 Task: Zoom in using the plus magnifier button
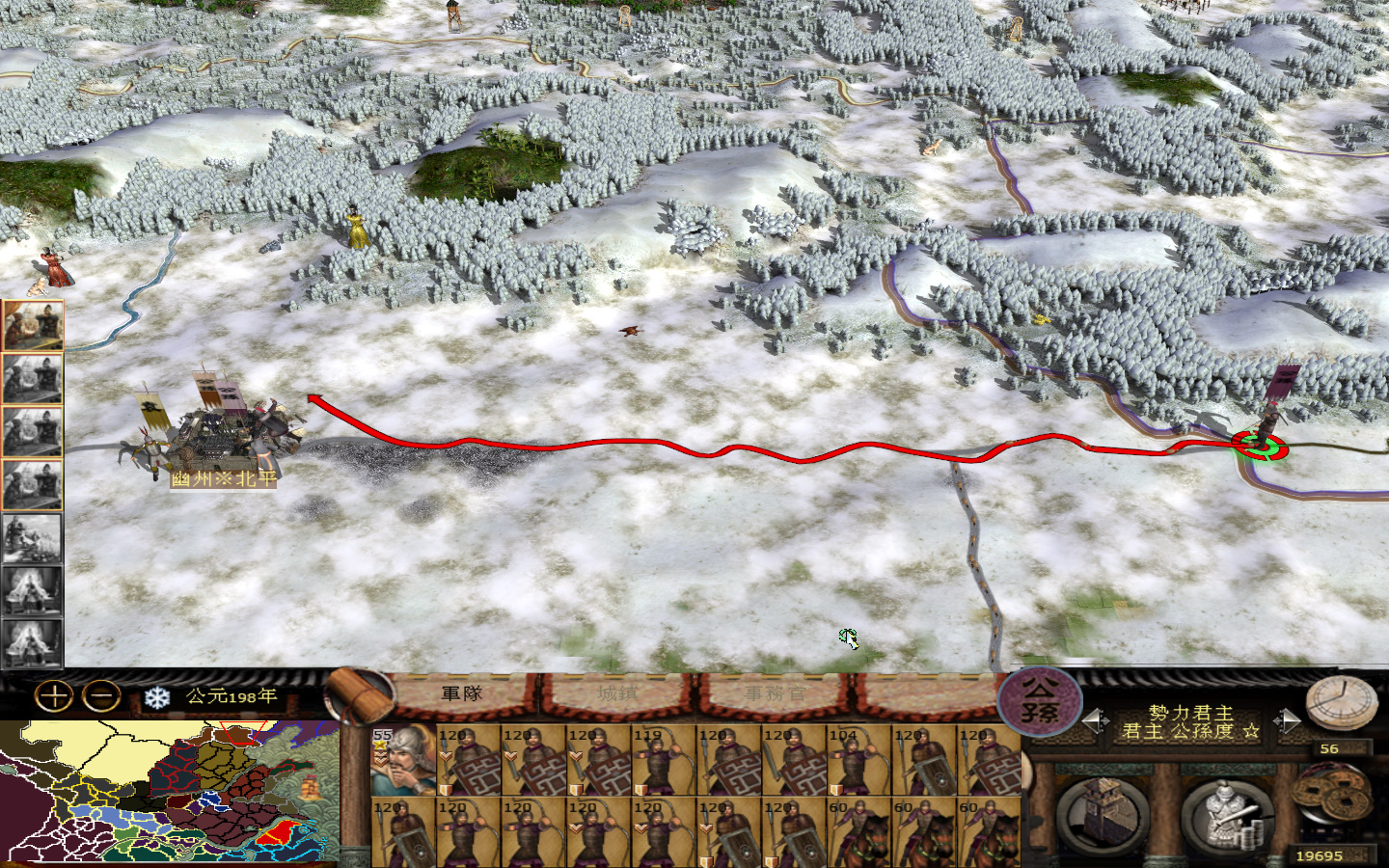50,692
